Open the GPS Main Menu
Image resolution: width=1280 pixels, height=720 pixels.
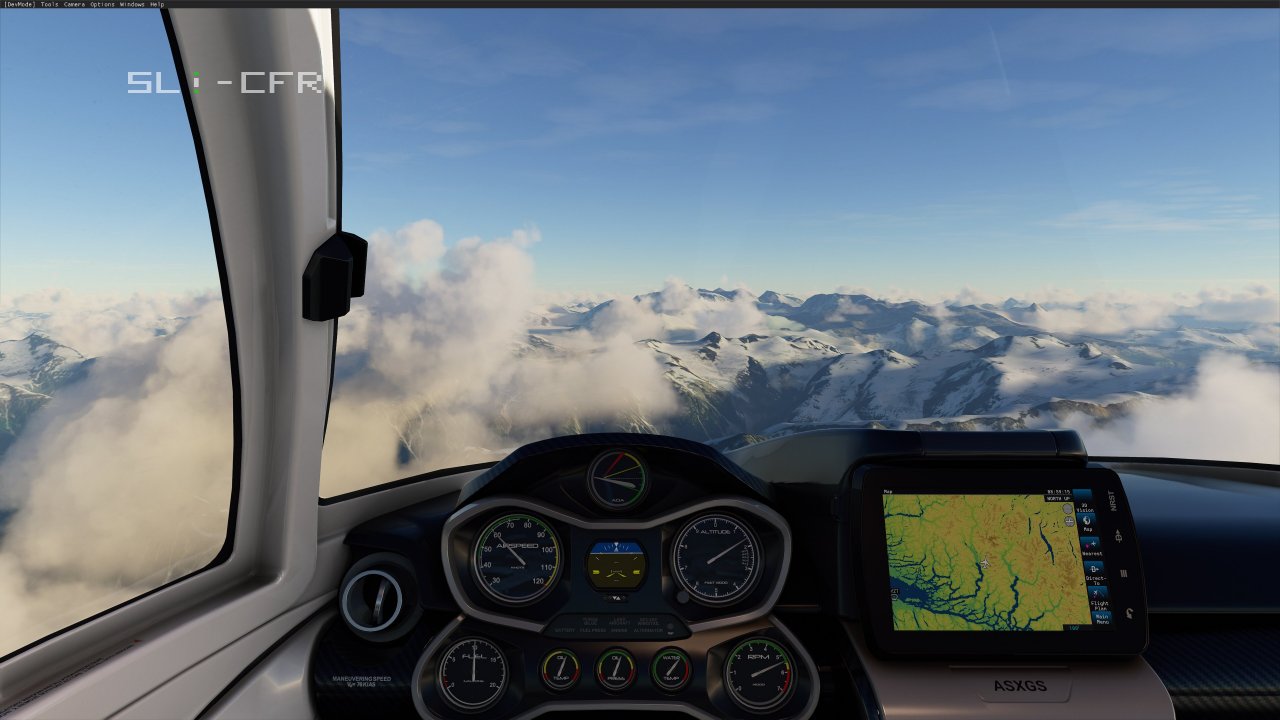(x=1102, y=617)
